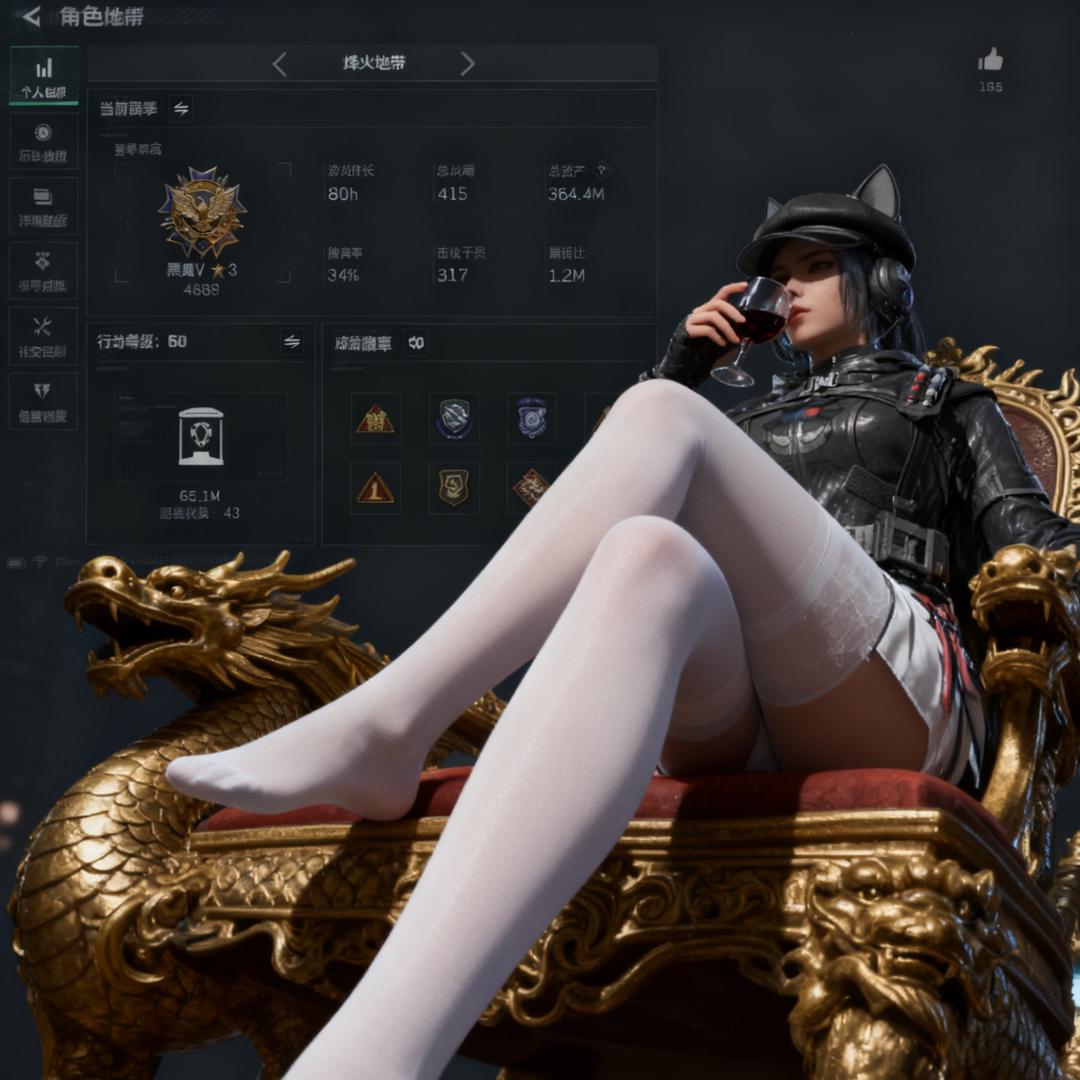1080x1080 pixels.
Task: Switch to the circular target icon tab
Action: click(44, 141)
